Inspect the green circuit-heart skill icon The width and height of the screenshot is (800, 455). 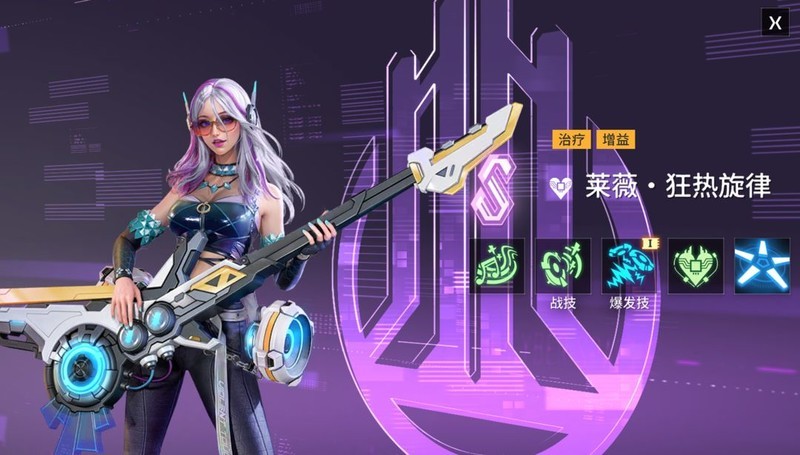(696, 265)
